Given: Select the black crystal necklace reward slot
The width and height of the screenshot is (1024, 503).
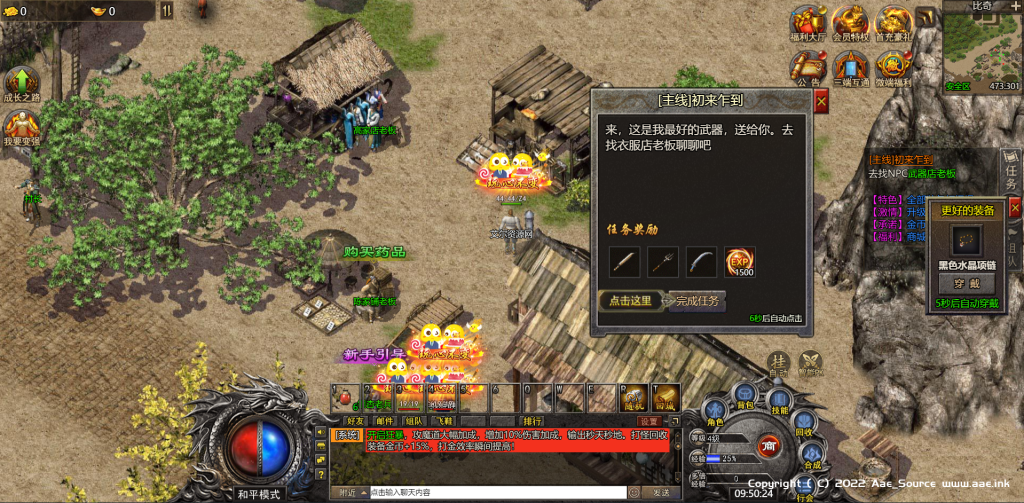Looking at the screenshot, I should coord(966,240).
